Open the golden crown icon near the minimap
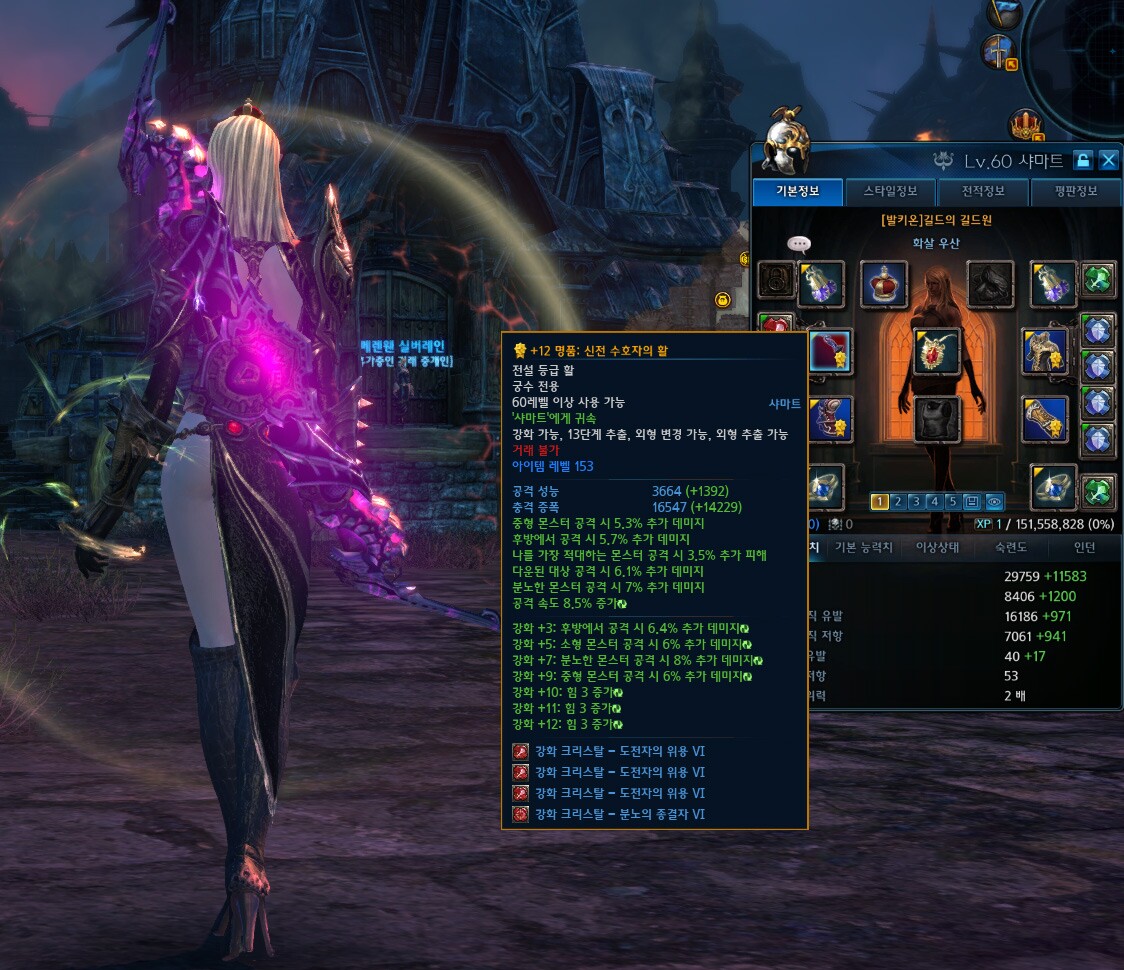This screenshot has height=970, width=1124. pos(1024,125)
